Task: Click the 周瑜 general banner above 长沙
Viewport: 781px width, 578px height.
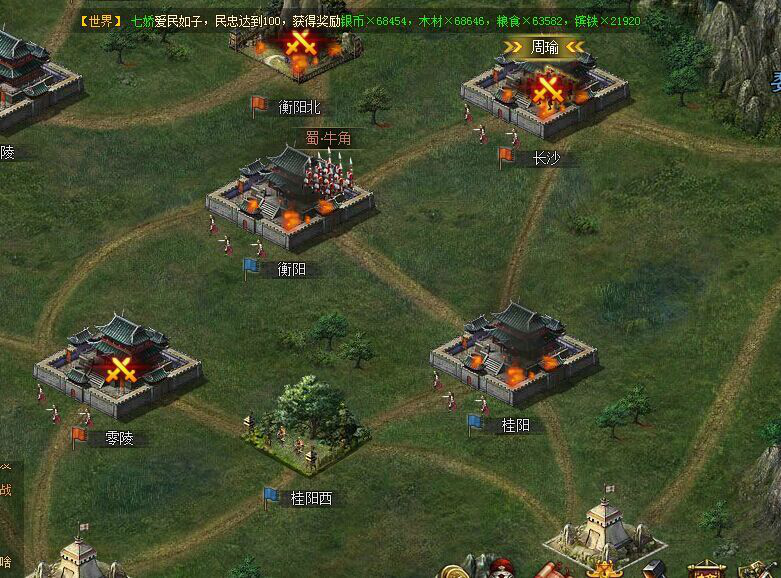Action: 544,46
